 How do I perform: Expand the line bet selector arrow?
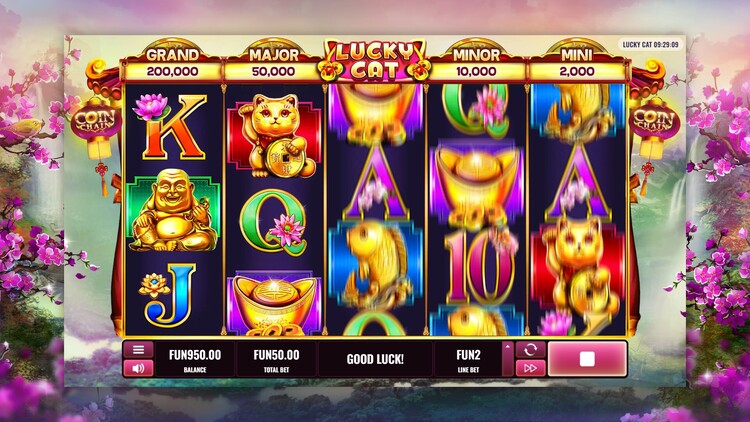coord(507,359)
